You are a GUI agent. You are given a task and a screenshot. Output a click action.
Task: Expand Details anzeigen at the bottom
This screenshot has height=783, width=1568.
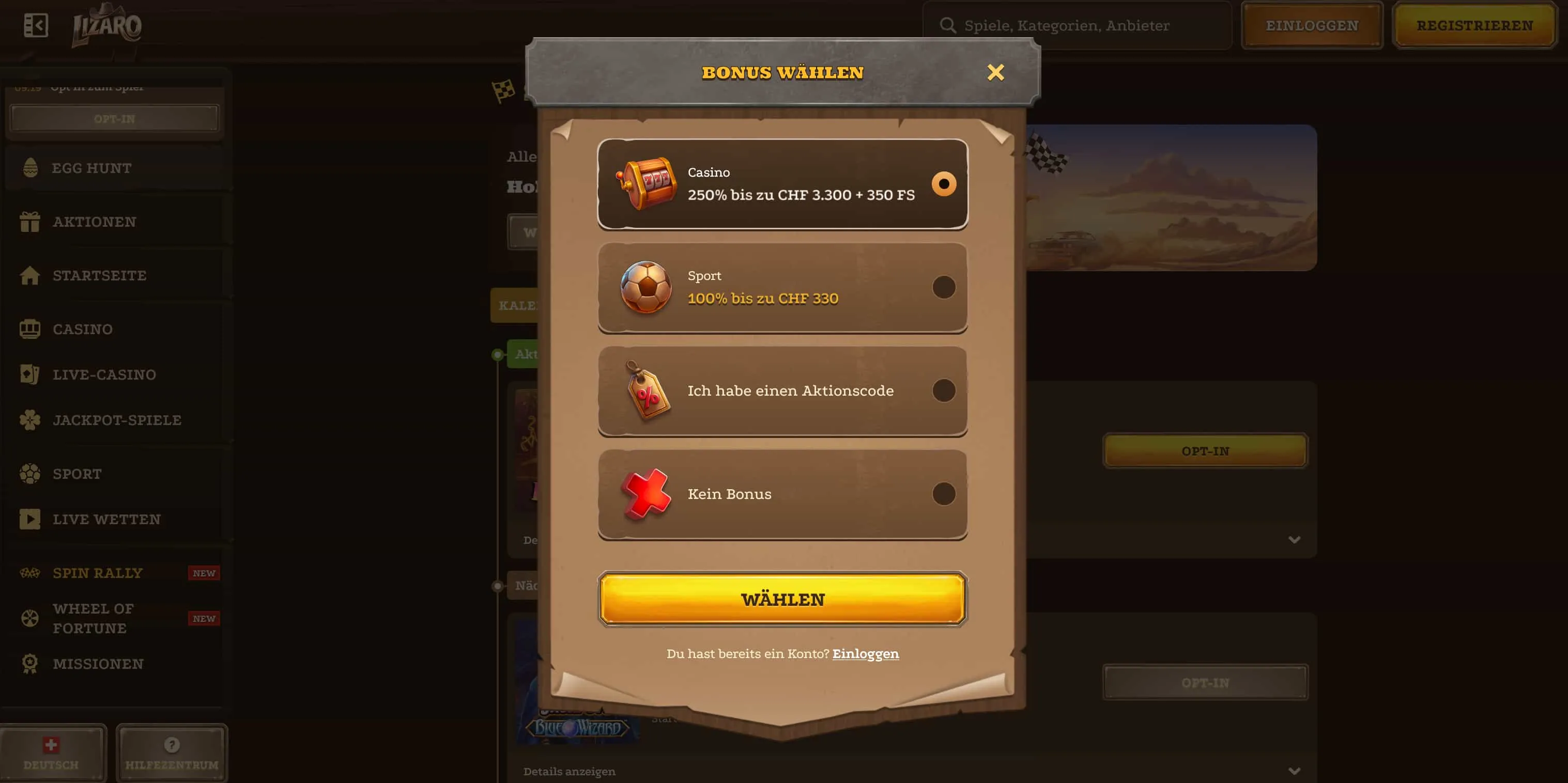coord(568,771)
